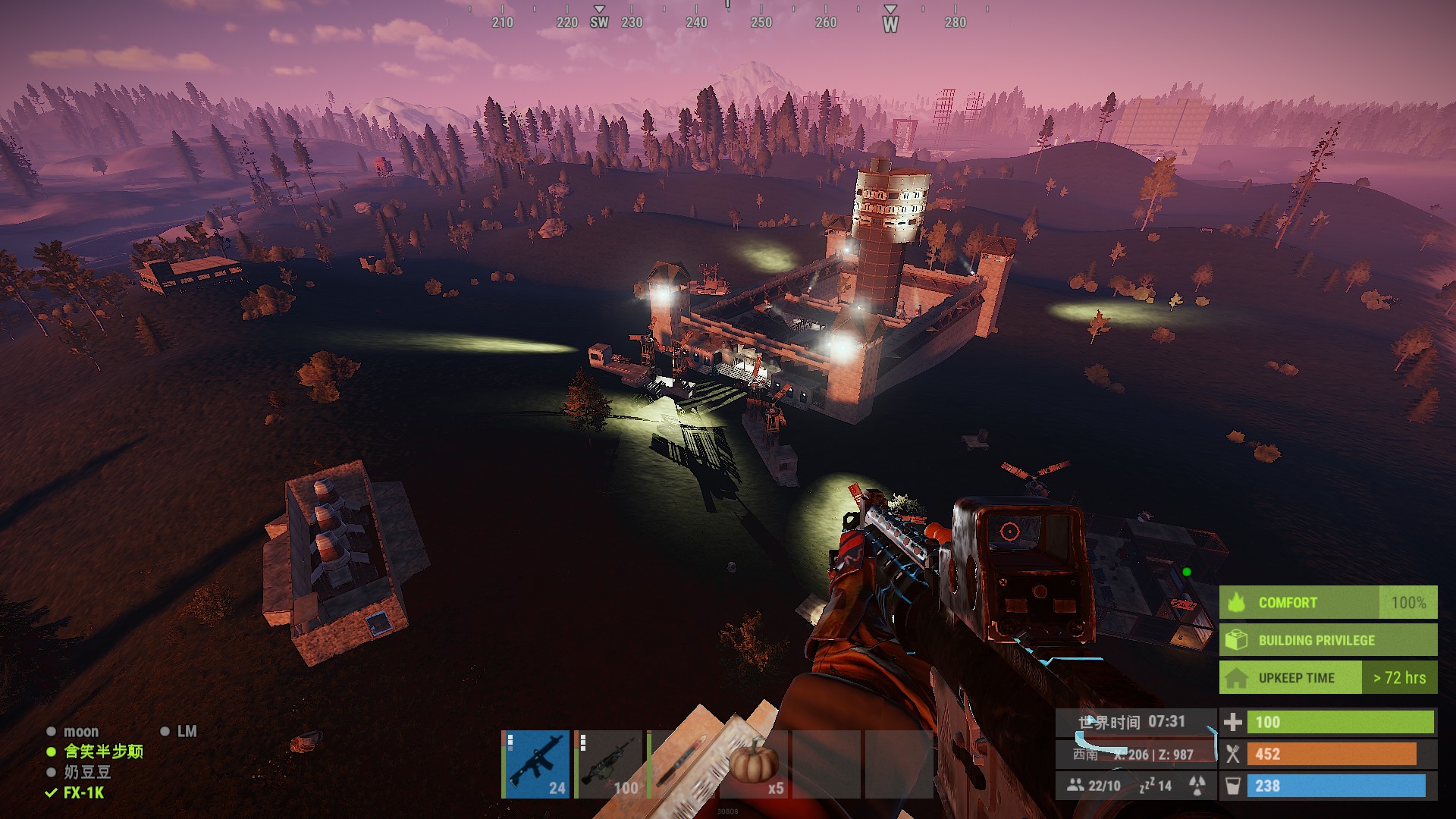Screen dimensions: 1456x819
Task: Select the M249 machine gun slot
Action: [x=609, y=764]
